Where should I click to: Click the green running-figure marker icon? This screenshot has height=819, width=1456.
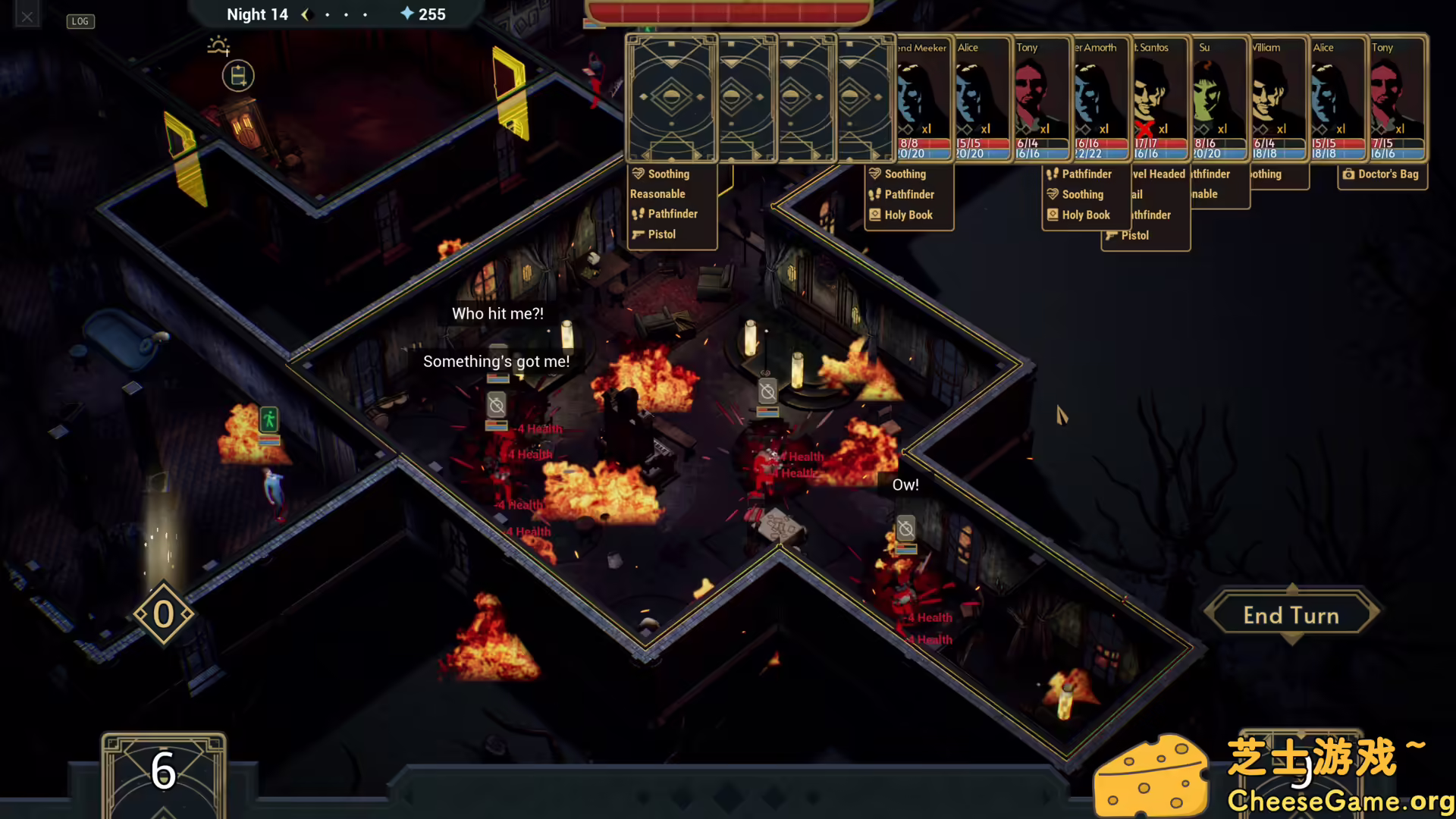(269, 419)
